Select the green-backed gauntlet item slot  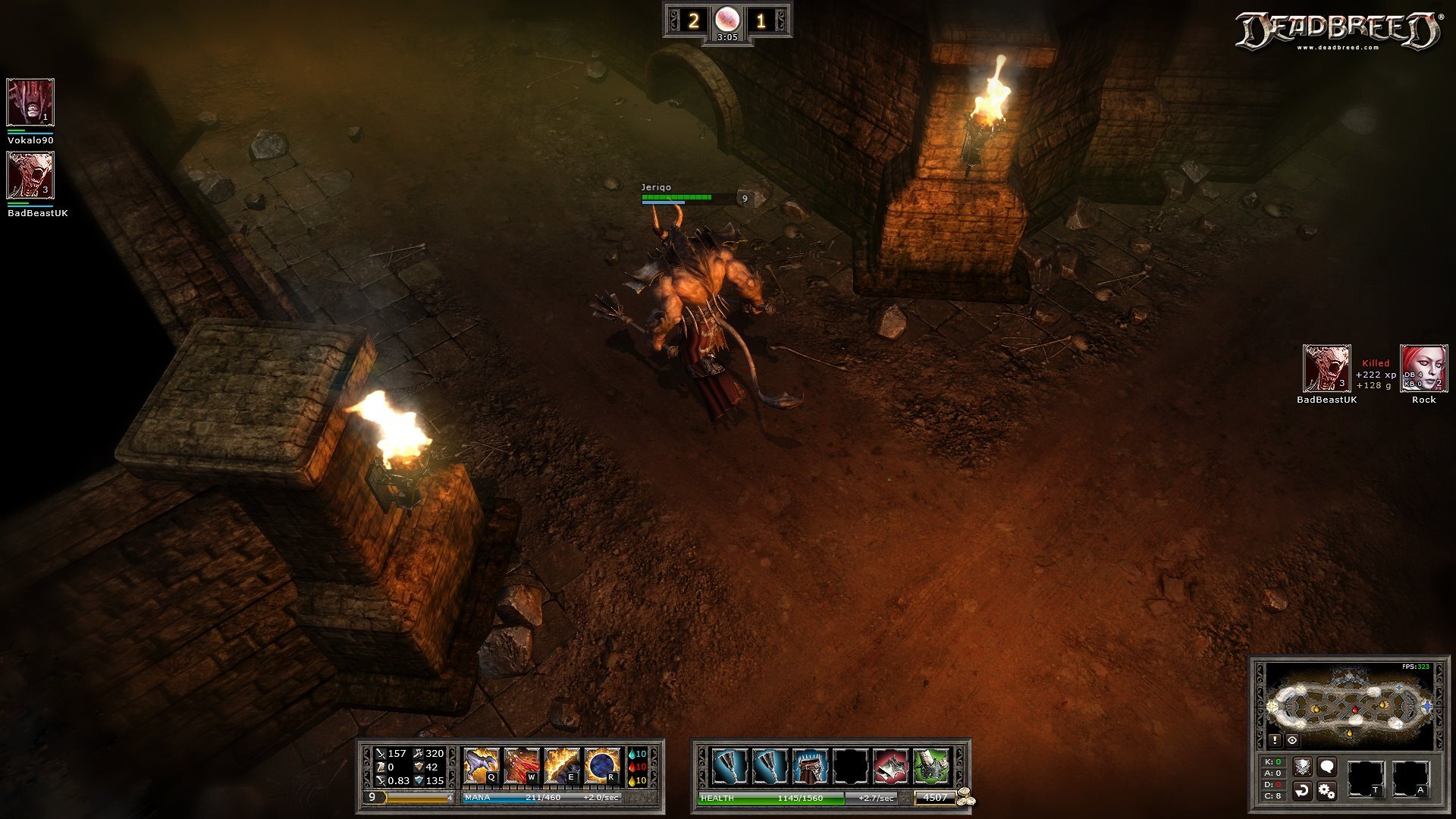click(x=930, y=767)
